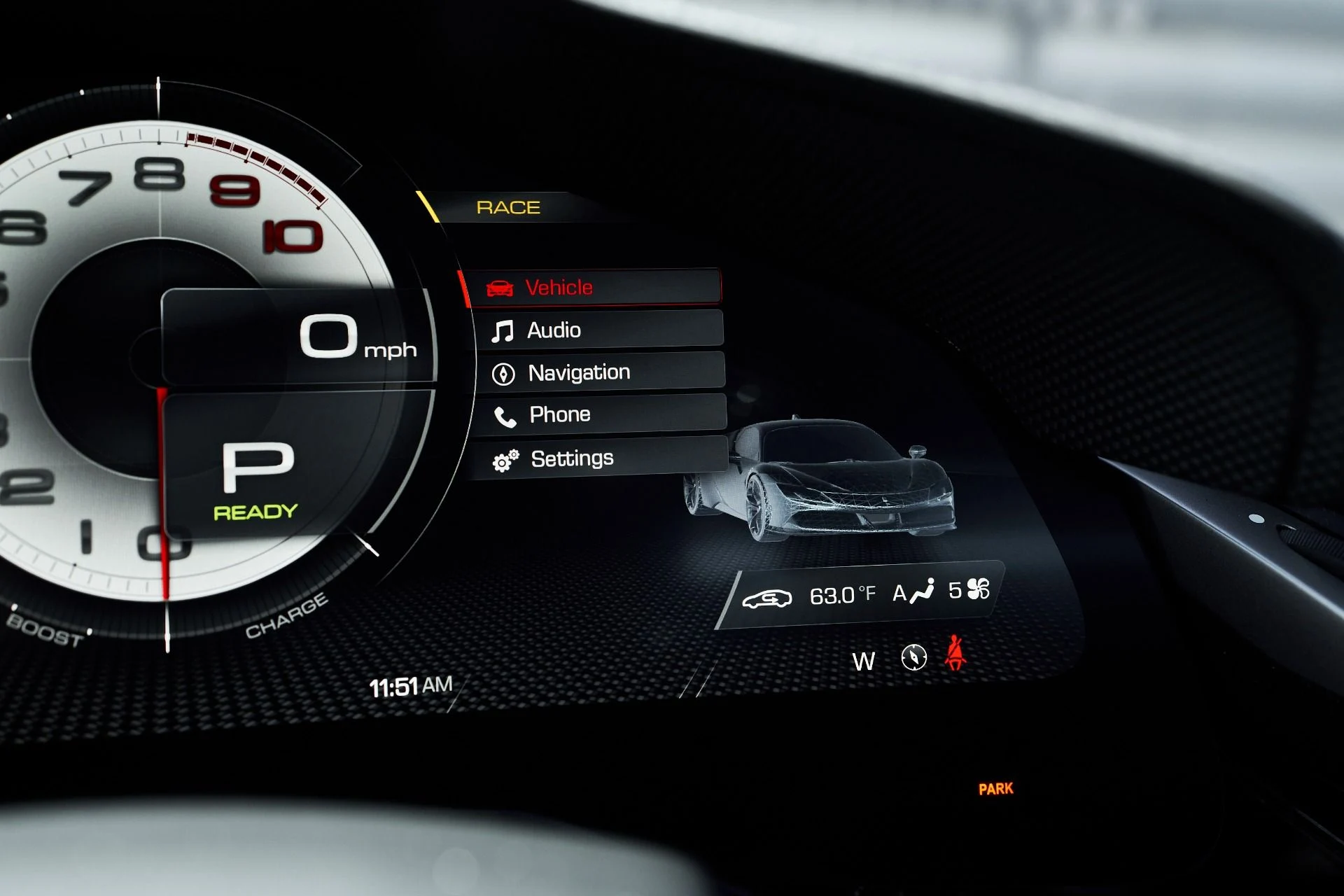Choose the Navigation menu entry
This screenshot has width=1344, height=896.
[600, 372]
